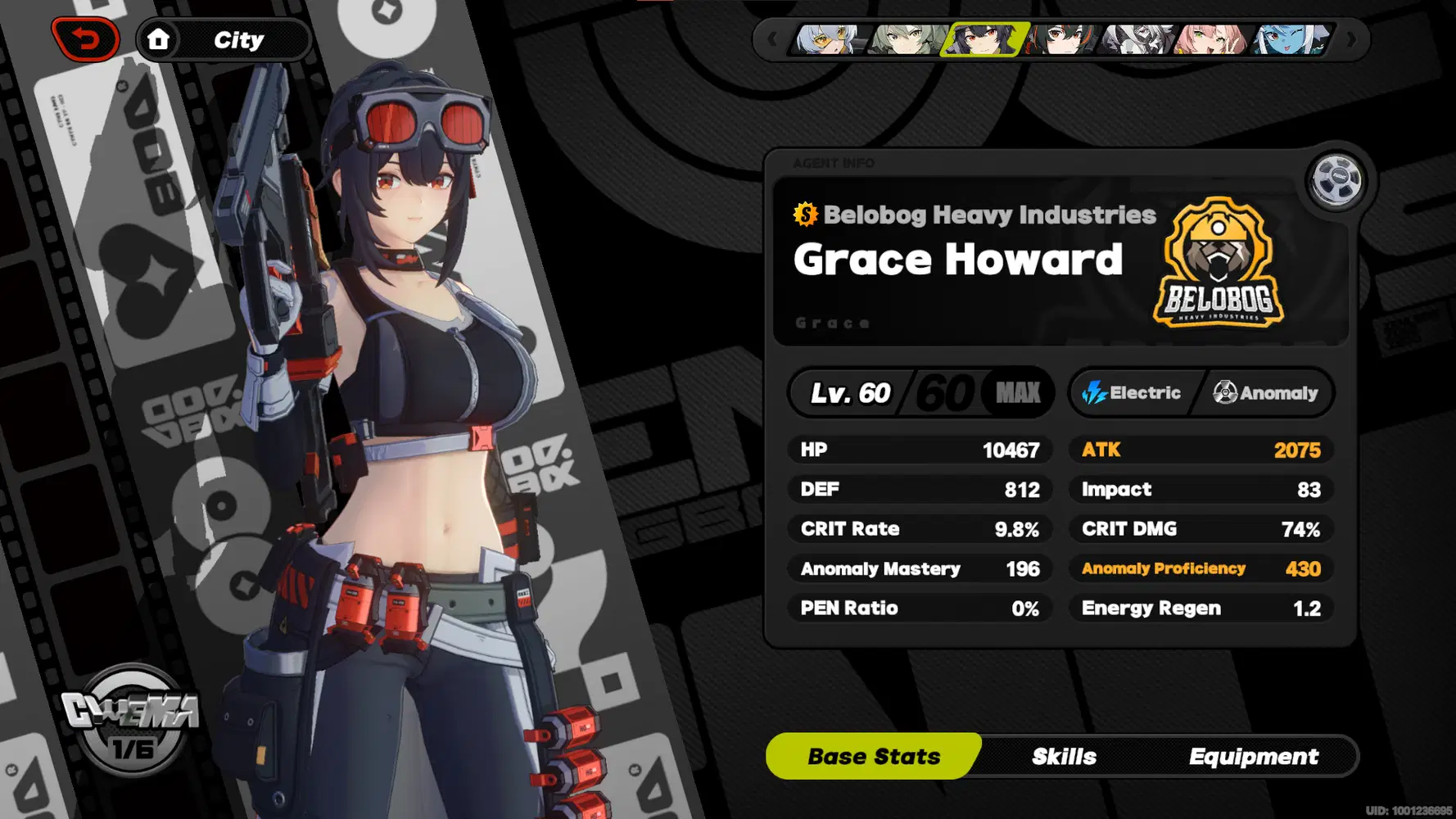Click the orange Anomaly Proficiency stat row
The width and height of the screenshot is (1456, 819).
pyautogui.click(x=1200, y=568)
